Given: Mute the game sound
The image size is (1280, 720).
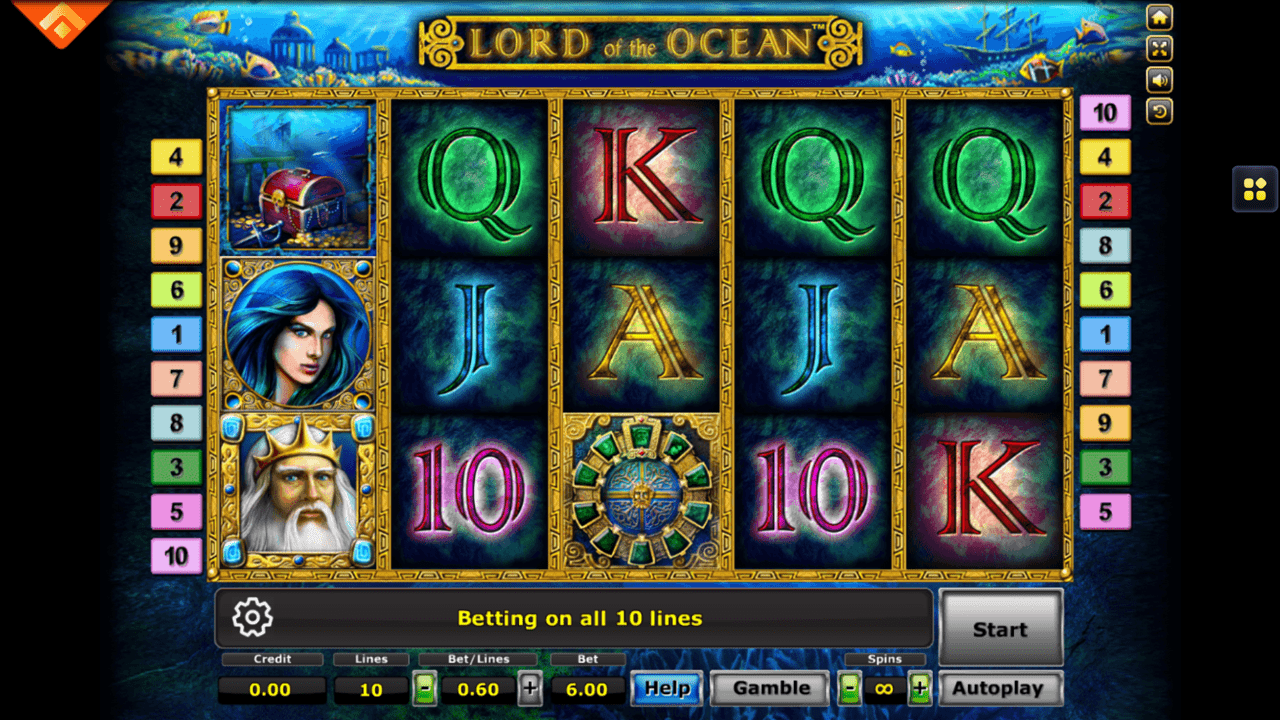Looking at the screenshot, I should coord(1158,79).
